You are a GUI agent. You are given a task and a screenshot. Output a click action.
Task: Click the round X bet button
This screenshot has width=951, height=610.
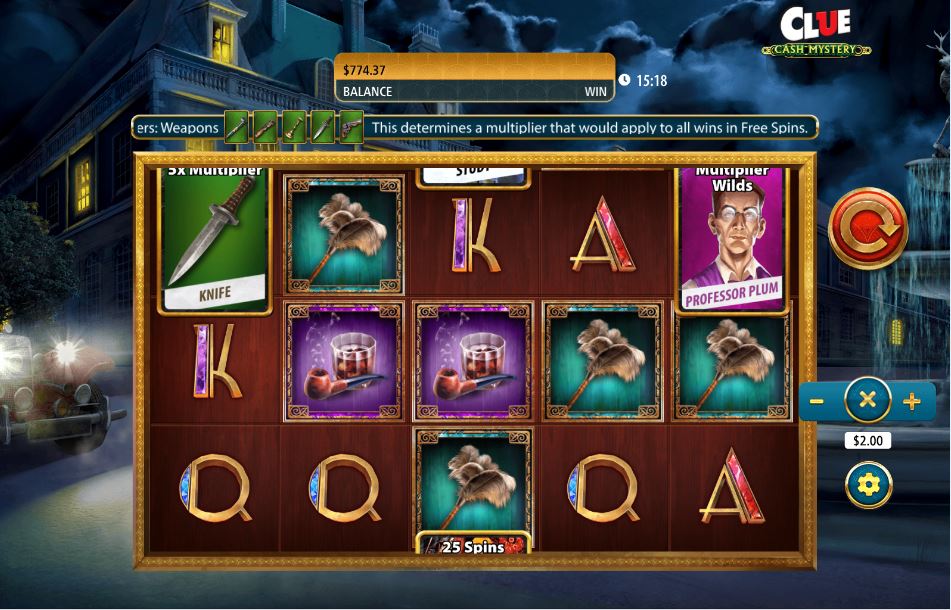click(x=867, y=401)
